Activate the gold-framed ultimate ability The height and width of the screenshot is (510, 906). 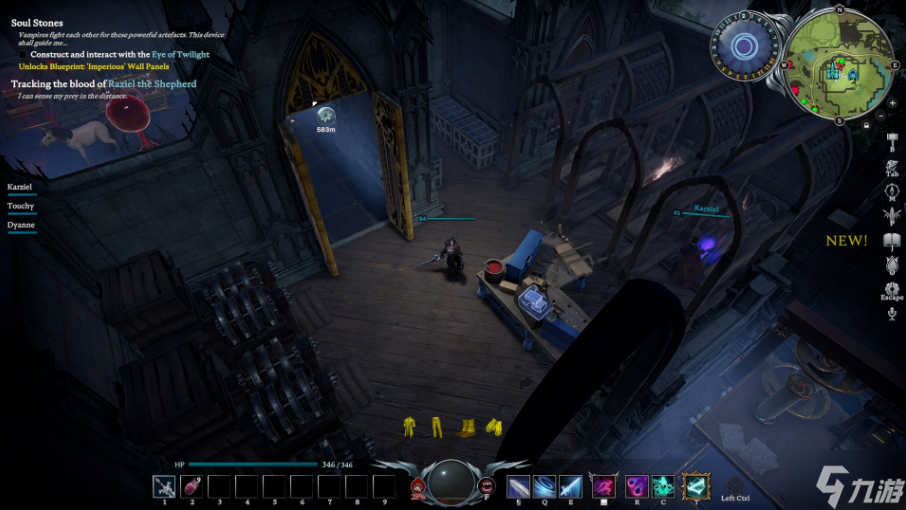pos(695,487)
